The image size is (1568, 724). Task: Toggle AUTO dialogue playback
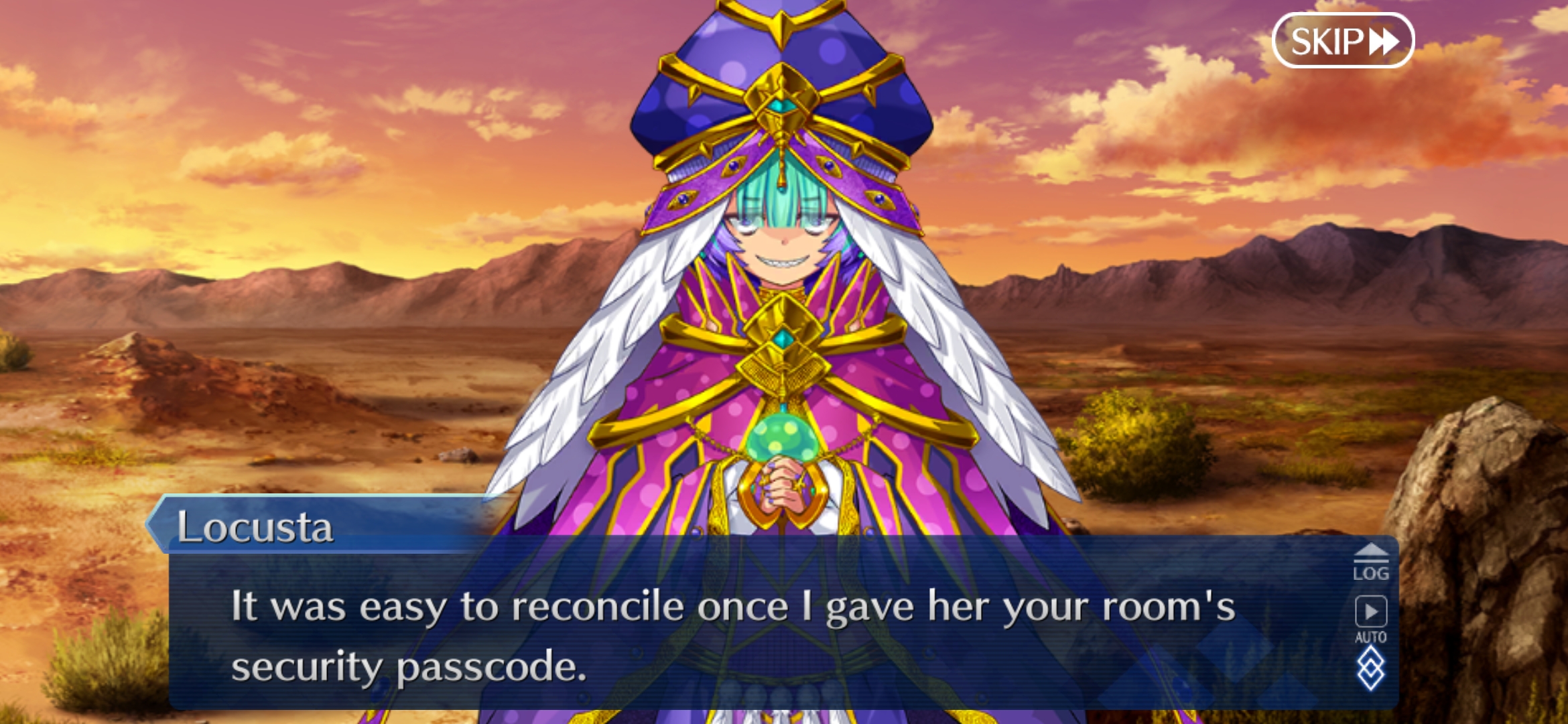coord(1370,619)
